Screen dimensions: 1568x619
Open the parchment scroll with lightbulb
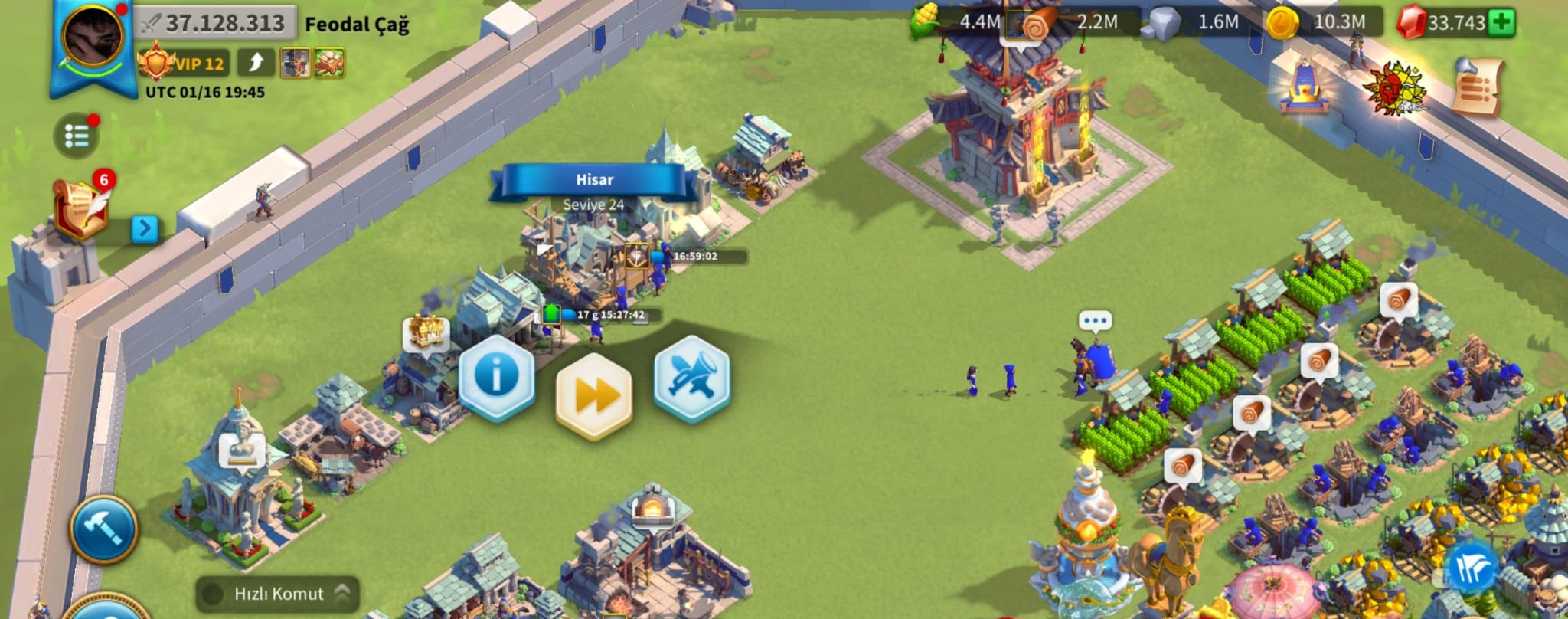1478,87
